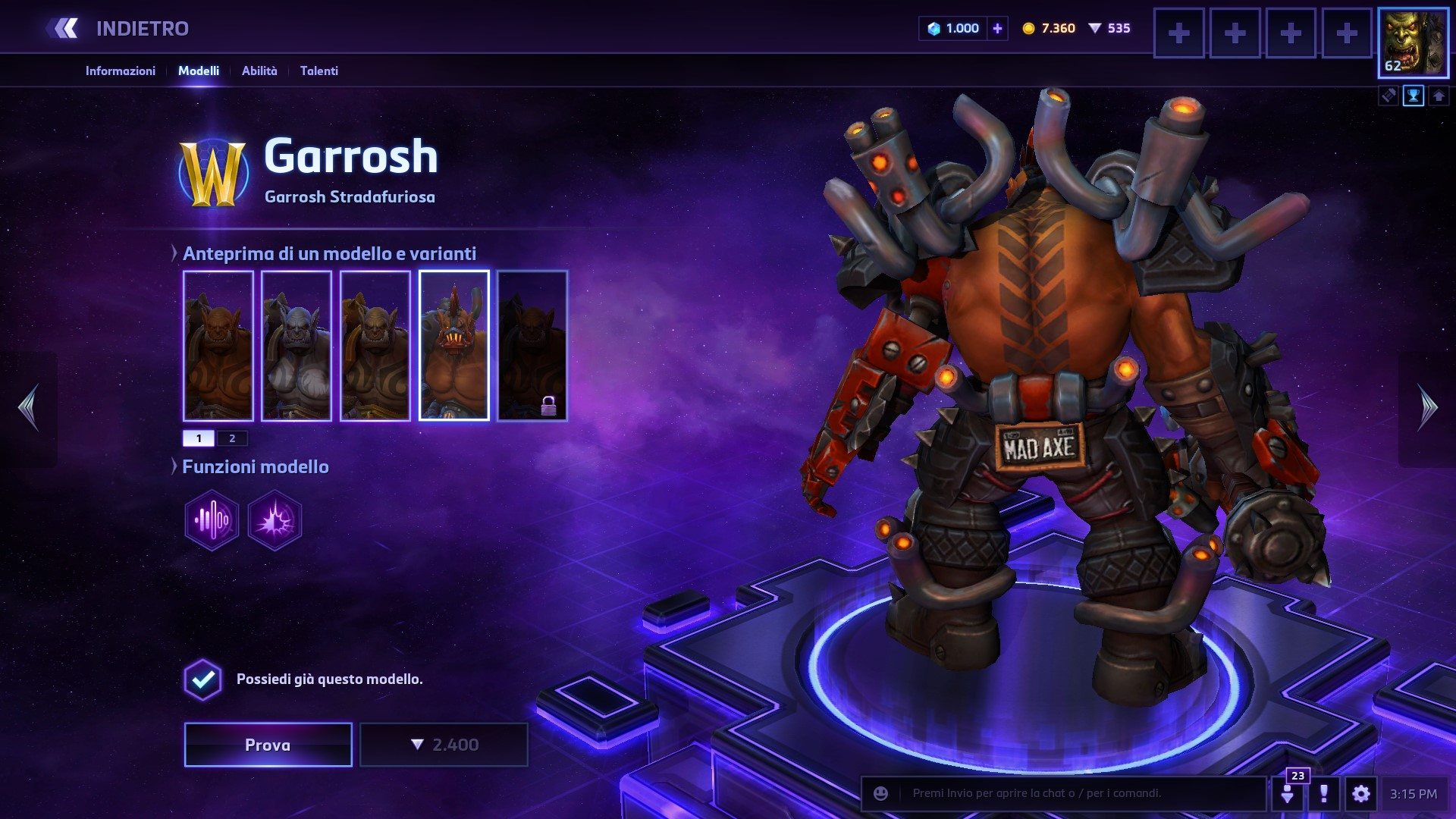Select the trophy icon under the portrait
1456x819 pixels.
(1414, 96)
